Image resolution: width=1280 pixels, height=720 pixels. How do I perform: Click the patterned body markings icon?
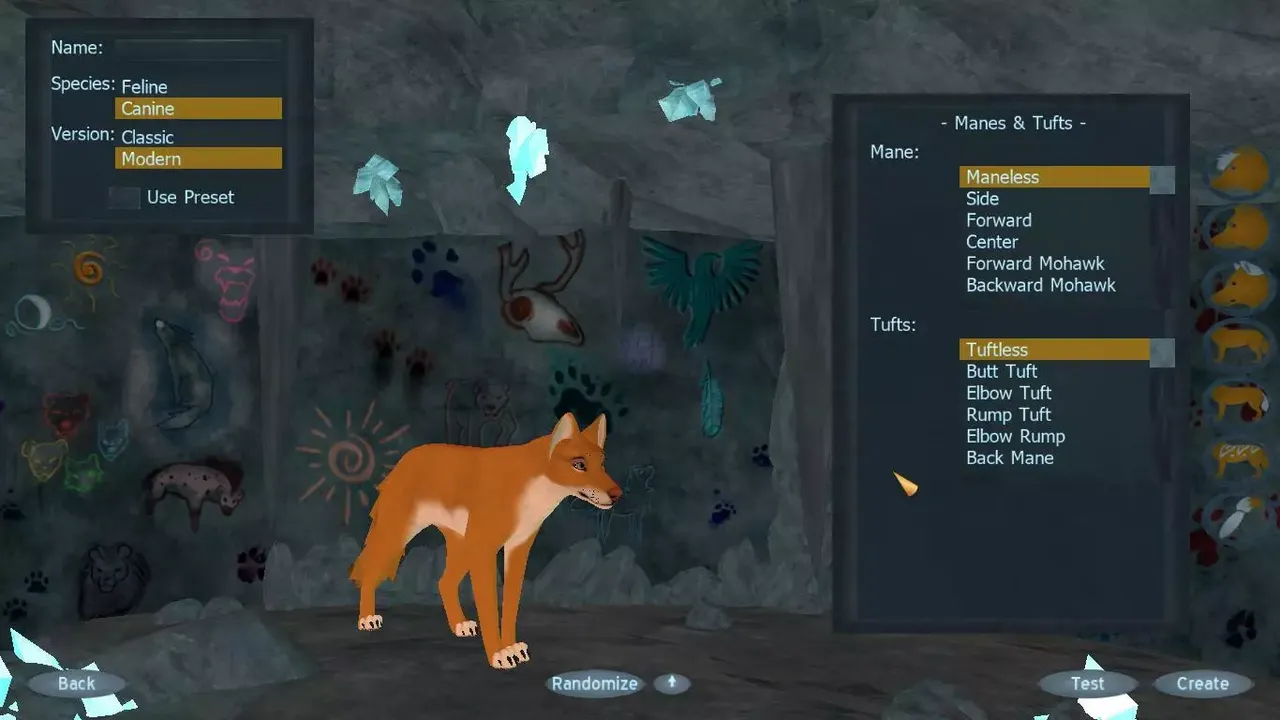[1240, 455]
